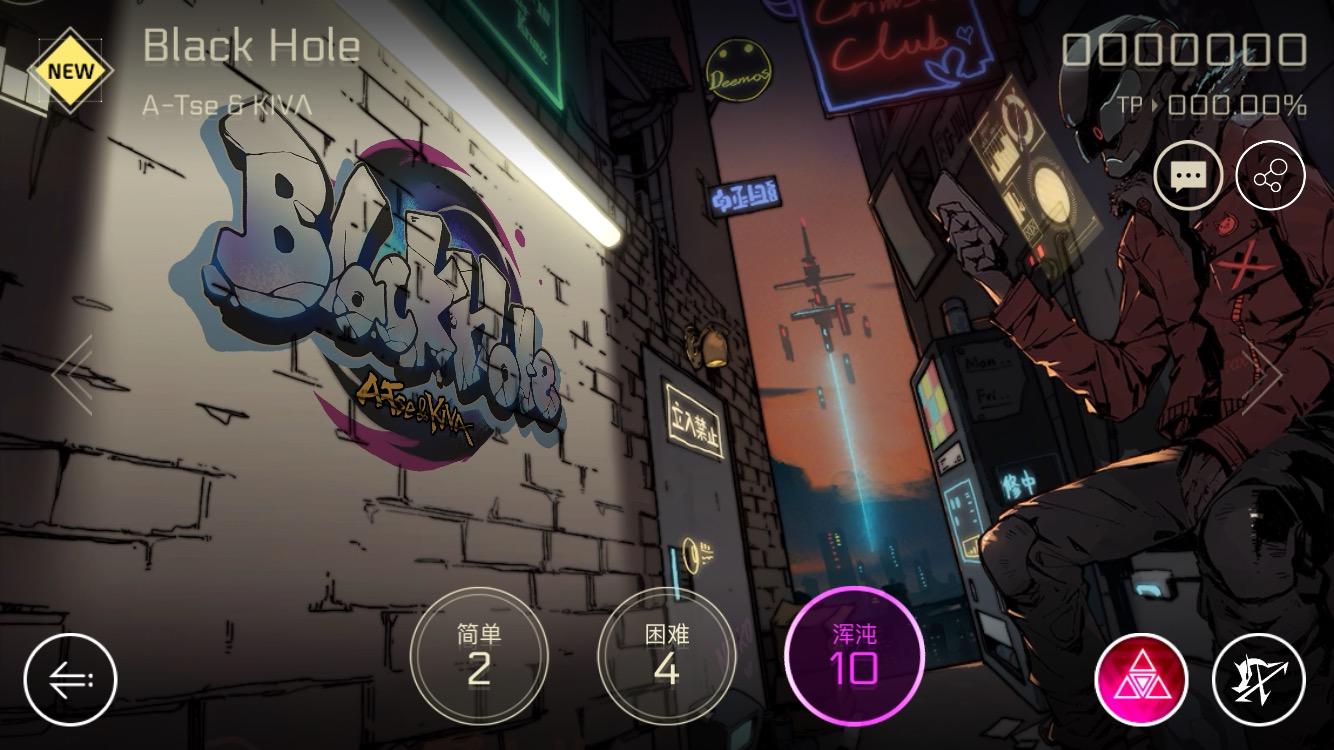Go back with the arrow button
The width and height of the screenshot is (1334, 750).
tap(71, 680)
